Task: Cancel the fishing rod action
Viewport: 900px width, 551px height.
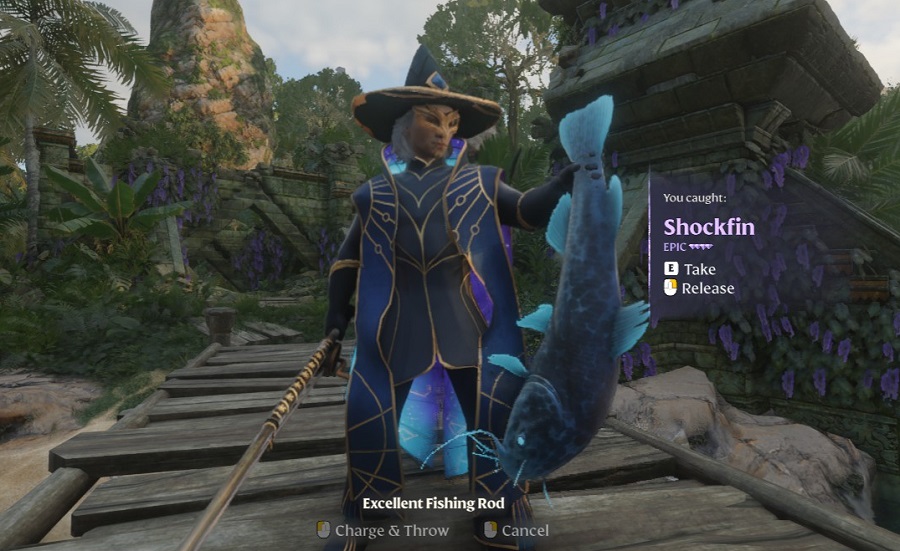Action: click(524, 530)
